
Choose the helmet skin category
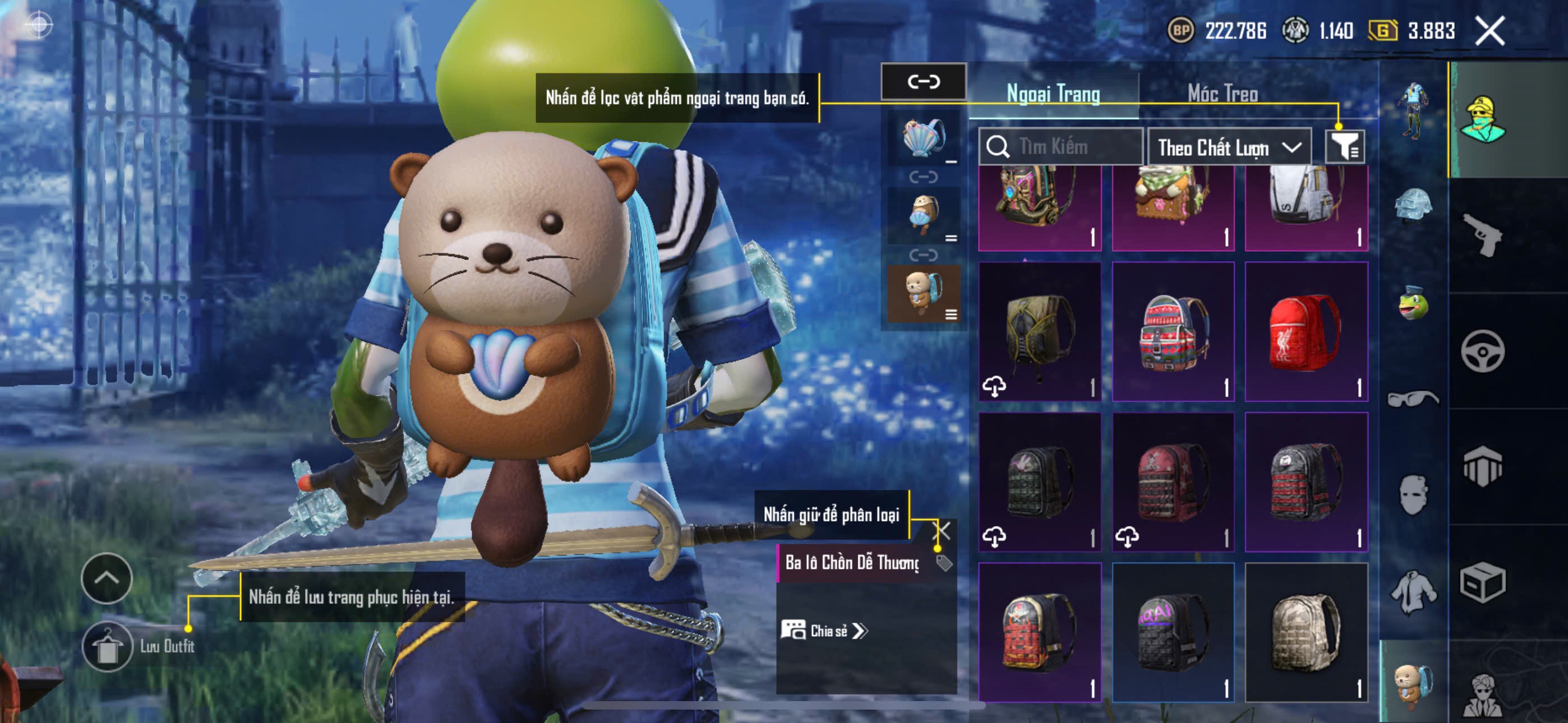(1413, 205)
